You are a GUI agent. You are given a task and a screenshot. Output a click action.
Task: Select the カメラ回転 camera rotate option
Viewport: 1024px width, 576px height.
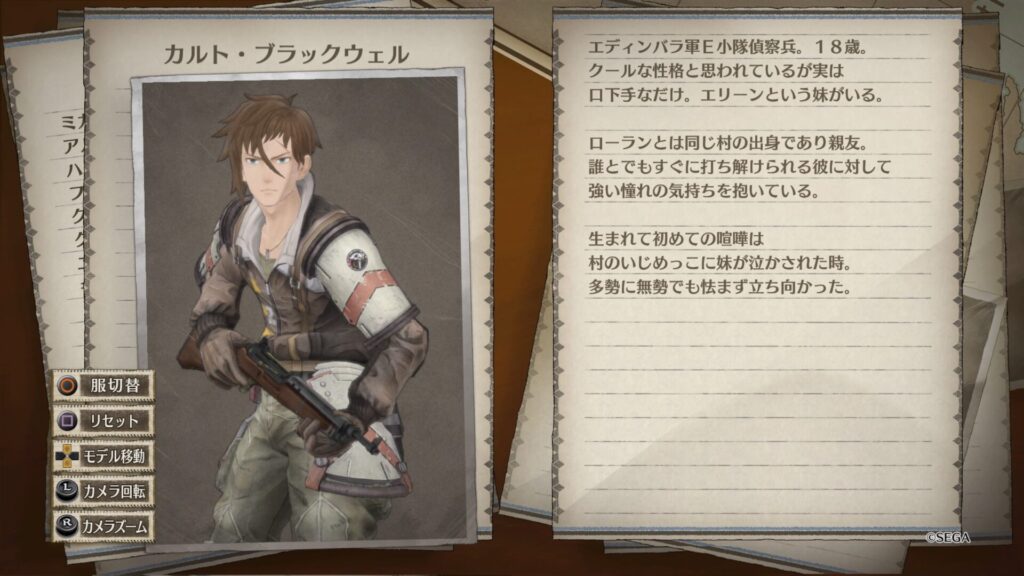103,491
